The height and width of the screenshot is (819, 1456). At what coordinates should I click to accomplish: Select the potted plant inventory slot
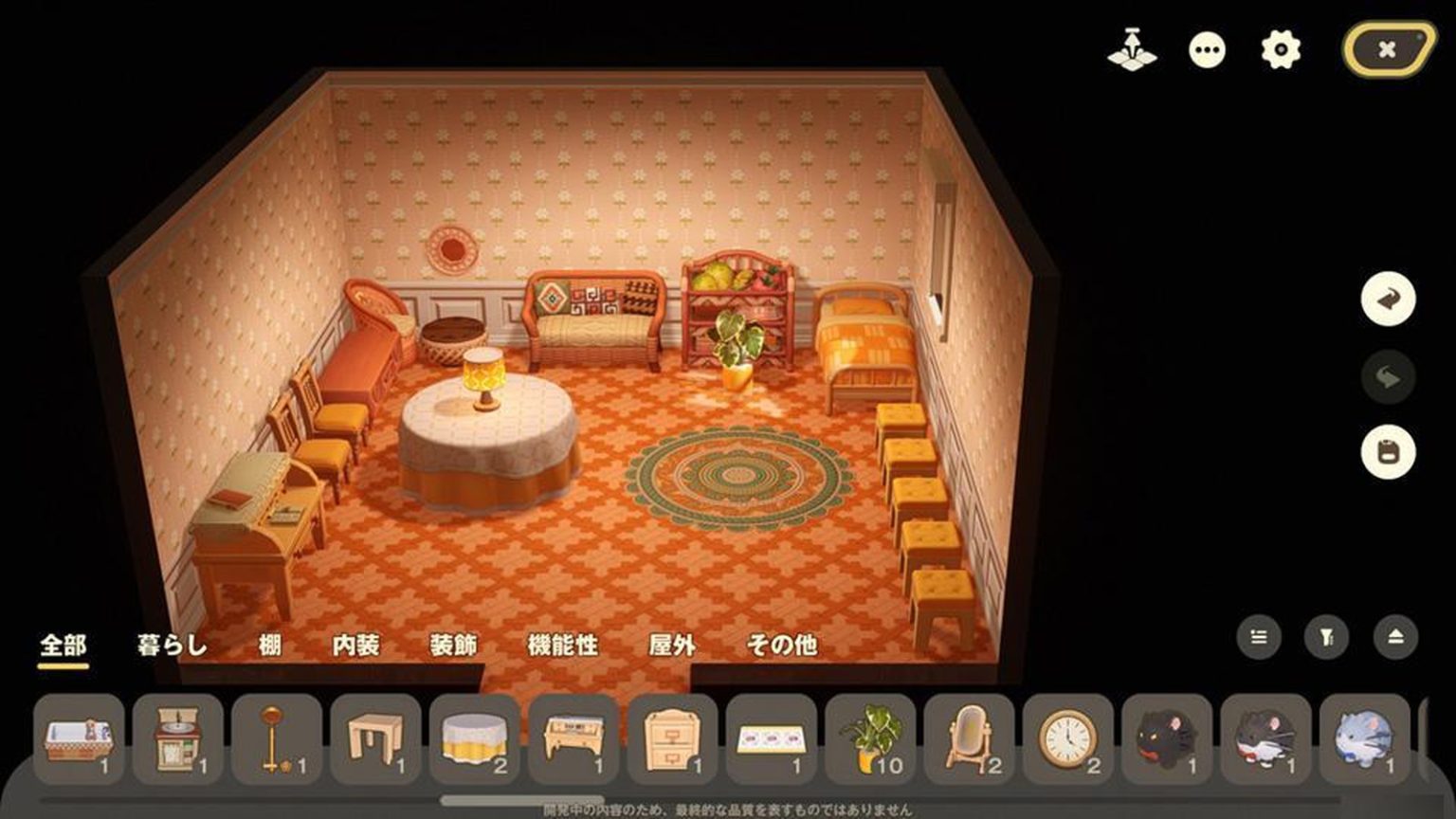click(870, 739)
